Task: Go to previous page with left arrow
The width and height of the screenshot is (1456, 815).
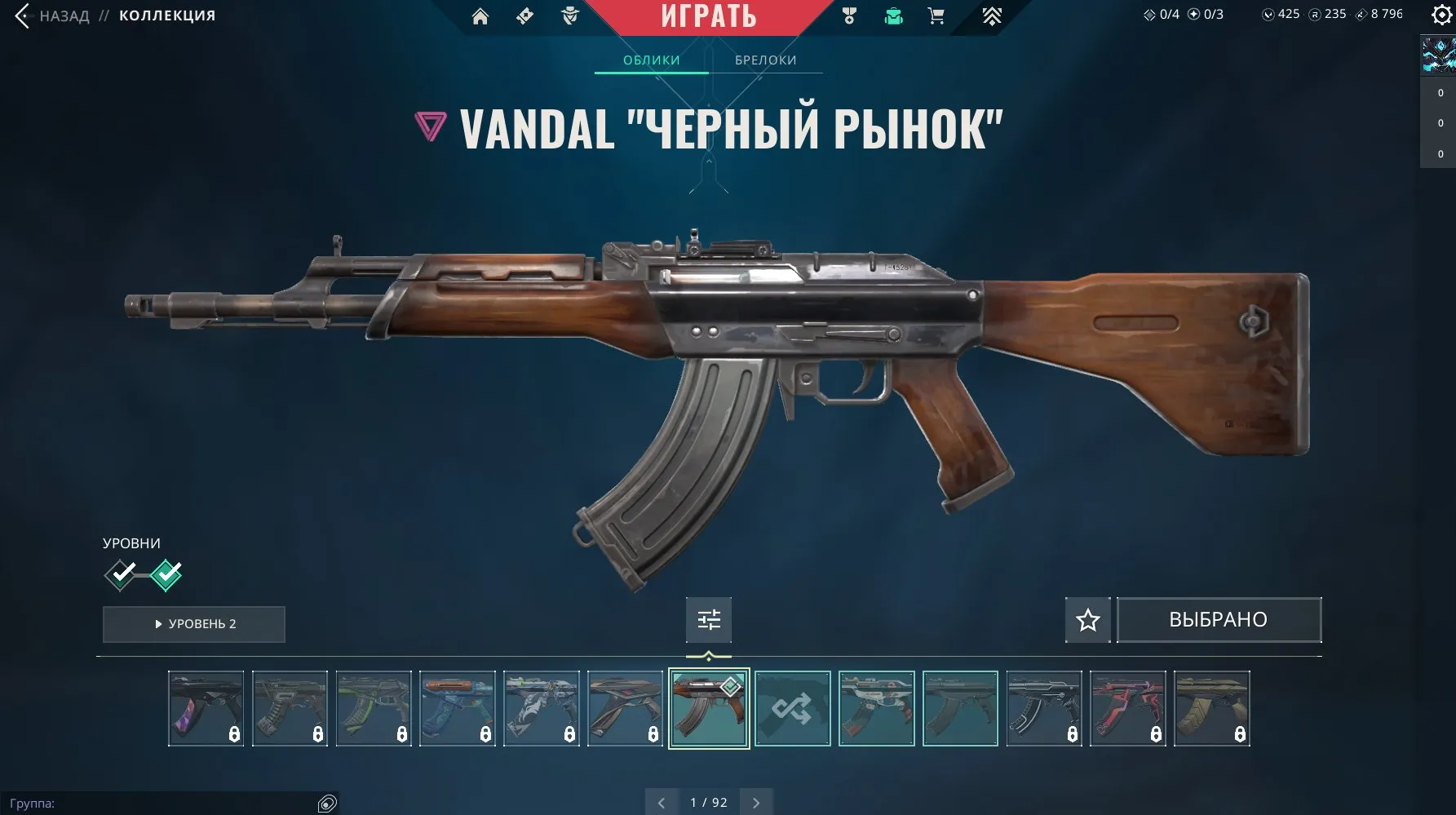Action: pos(662,802)
